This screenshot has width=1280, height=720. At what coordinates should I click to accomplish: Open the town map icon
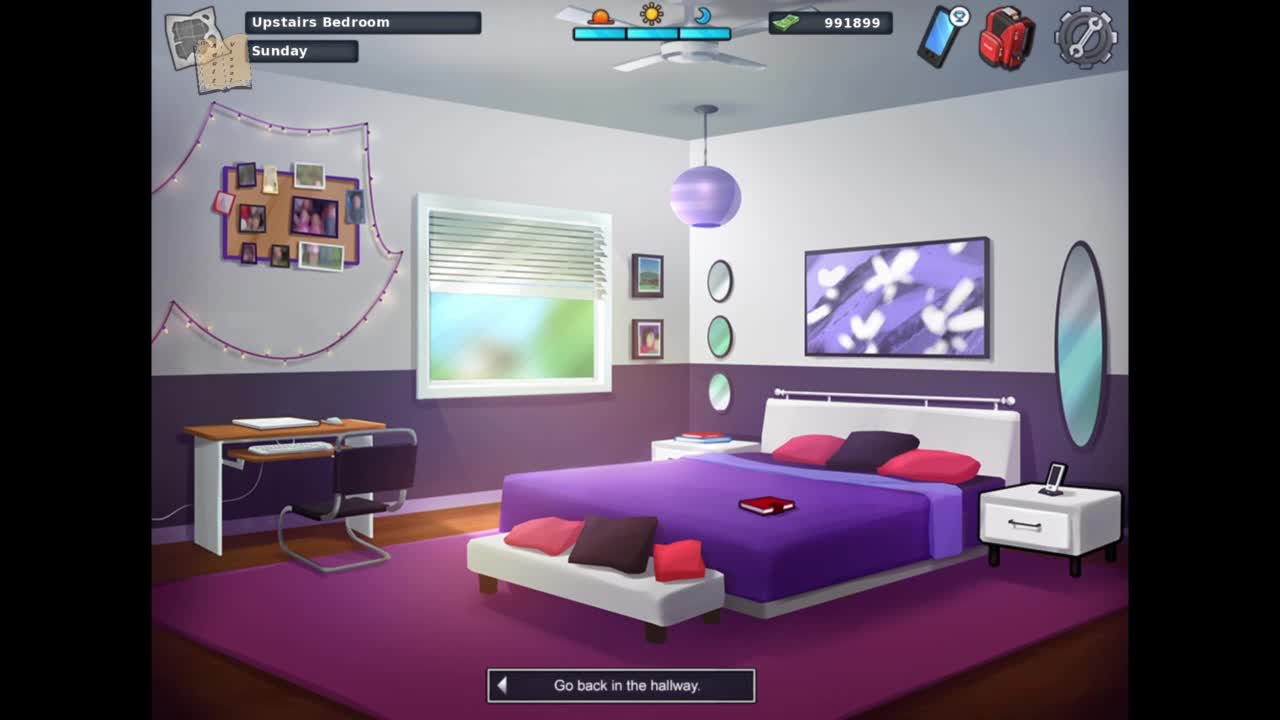coord(206,46)
